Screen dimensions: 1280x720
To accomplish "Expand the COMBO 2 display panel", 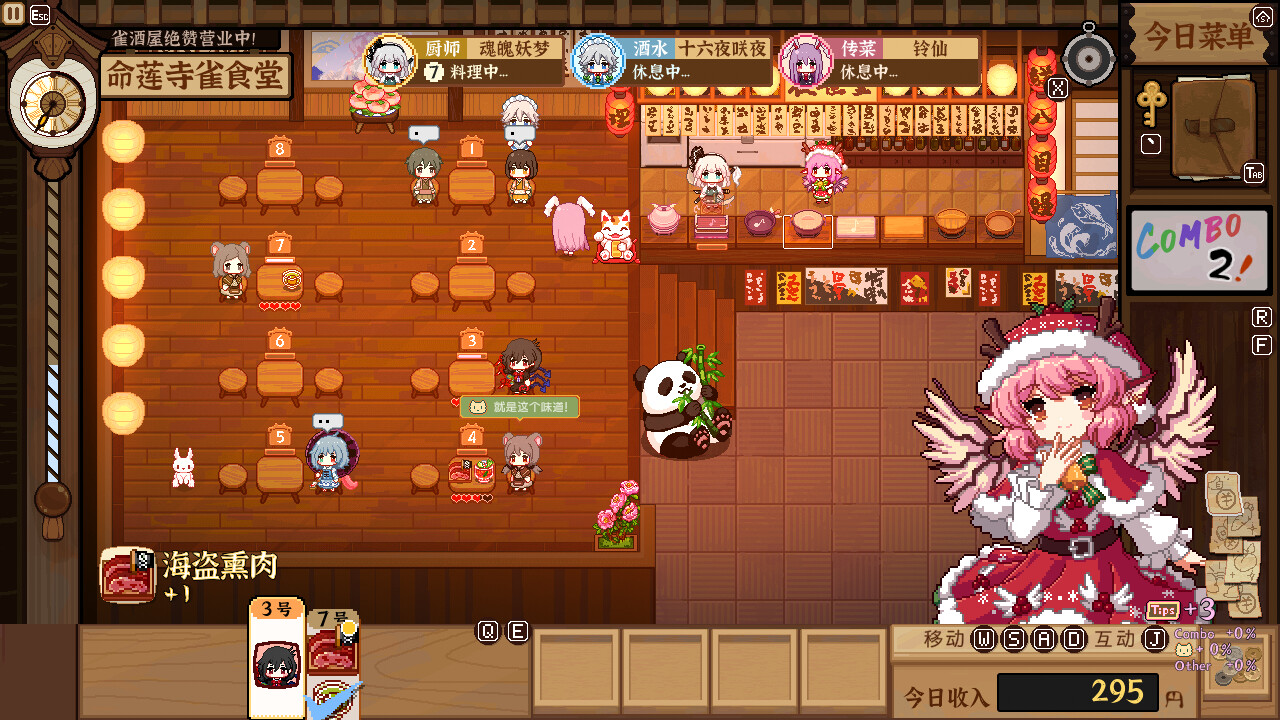I will click(x=1199, y=250).
